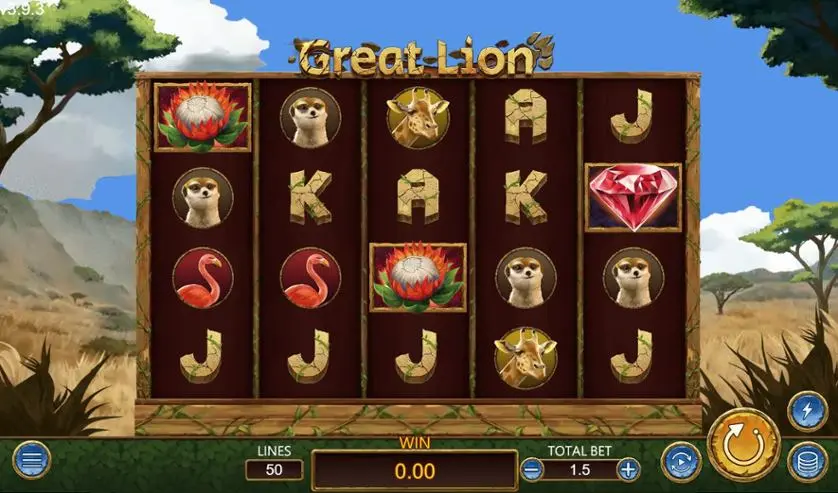Increase the total bet with plus

coord(628,469)
